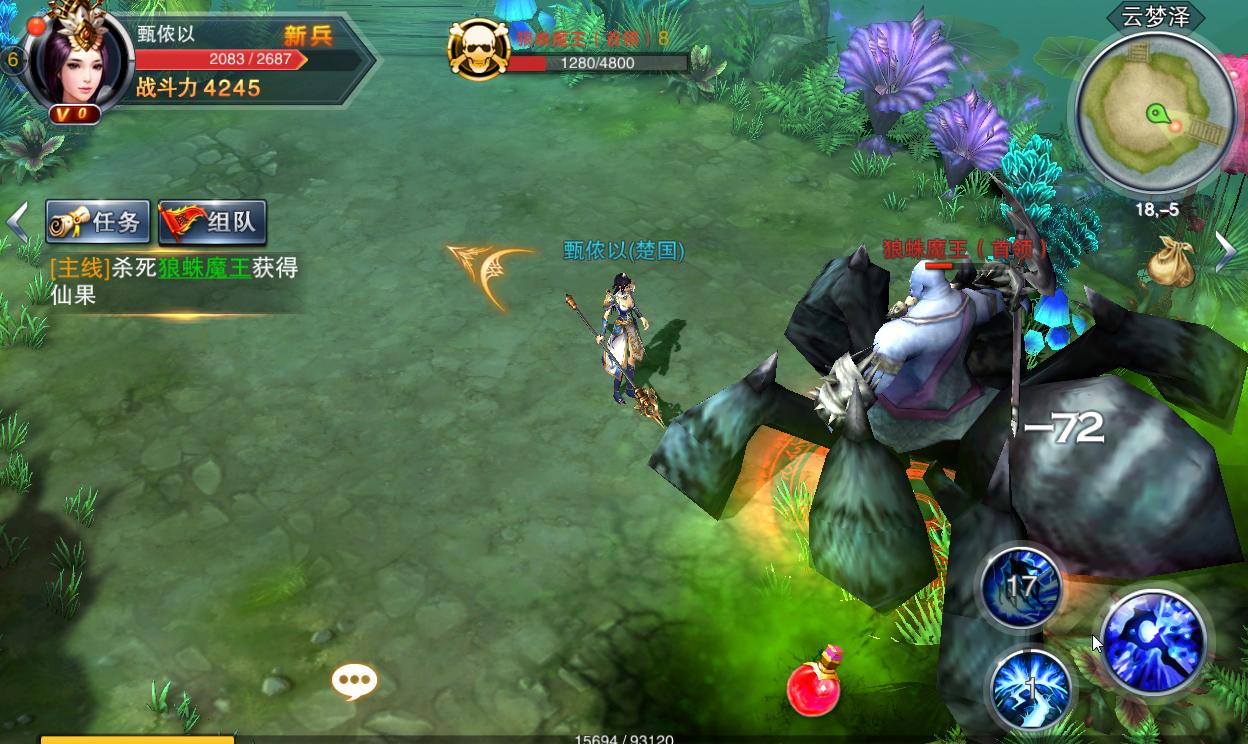Open the 任务 quest panel
The width and height of the screenshot is (1248, 744).
(x=98, y=222)
